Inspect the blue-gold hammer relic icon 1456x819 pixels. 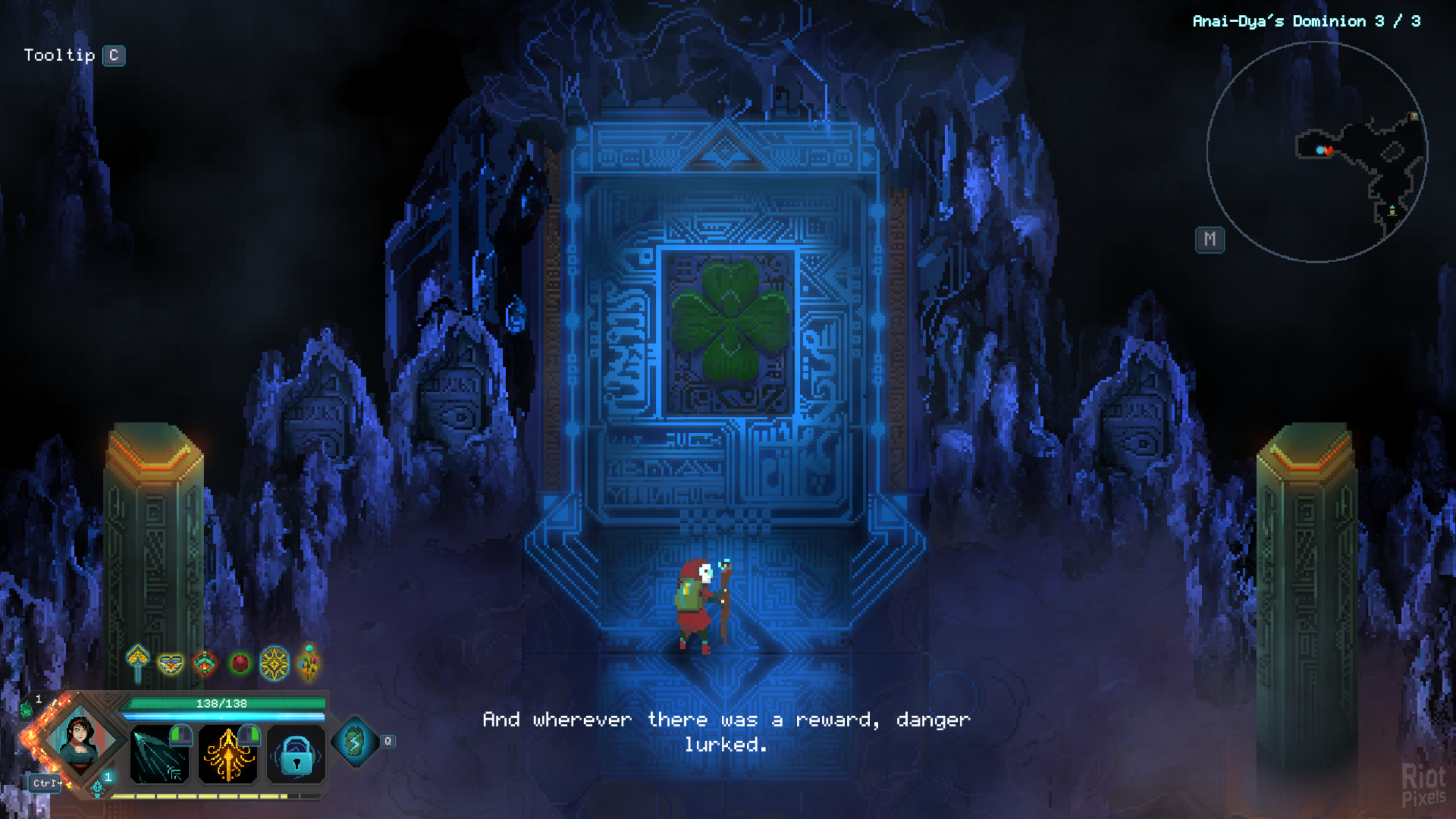click(x=138, y=662)
